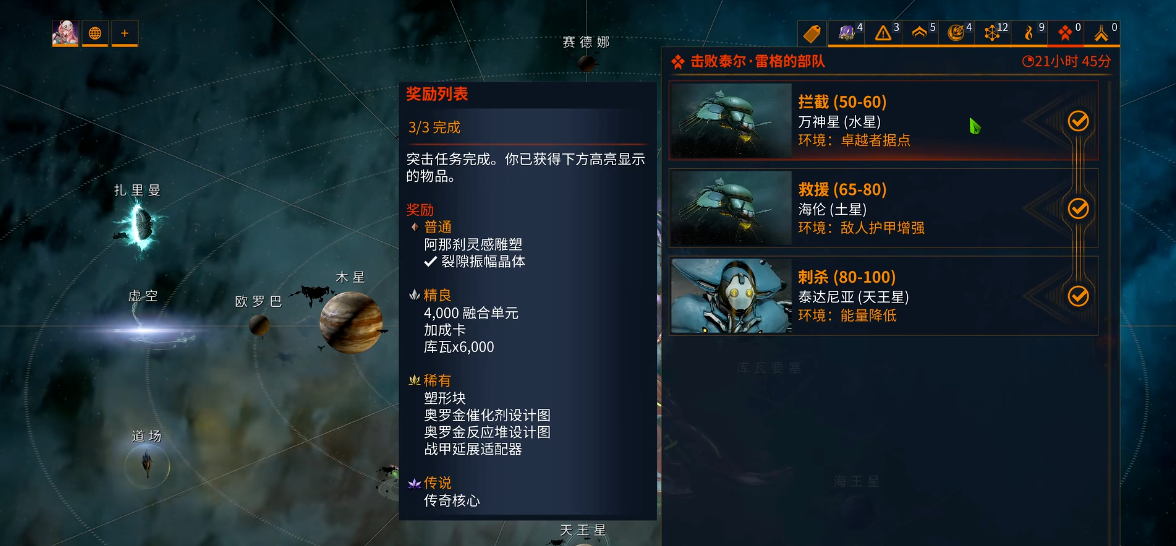Open the player profile avatar
The width and height of the screenshot is (1176, 546).
(65, 33)
